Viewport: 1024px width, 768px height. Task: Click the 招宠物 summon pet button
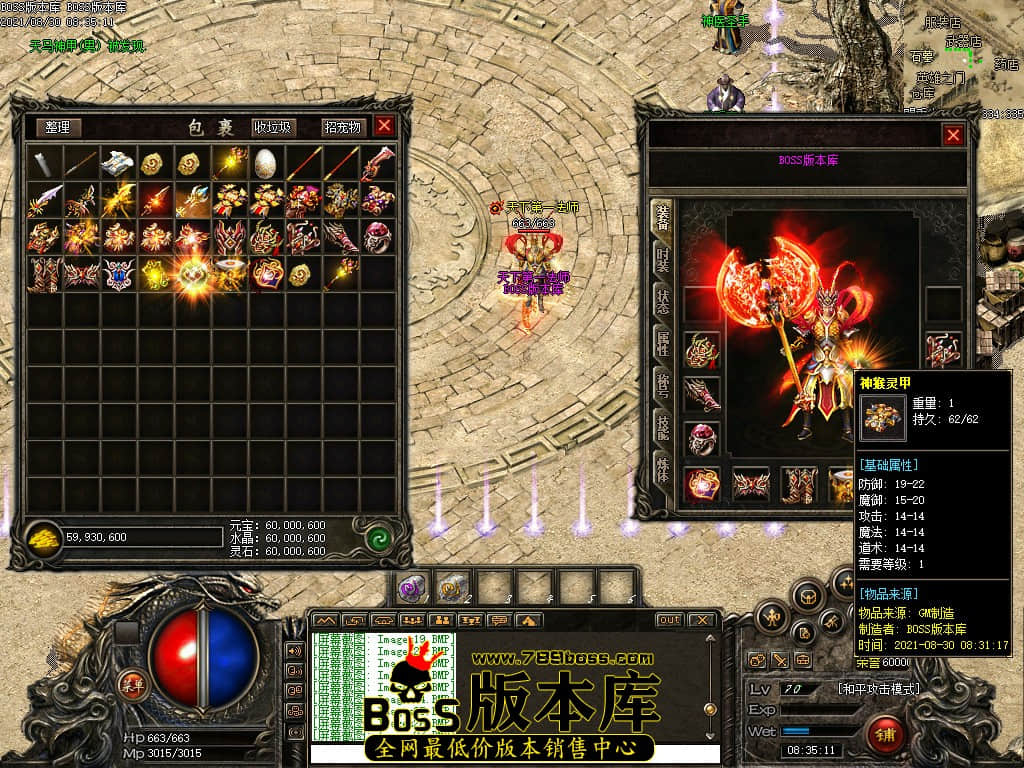tap(342, 127)
